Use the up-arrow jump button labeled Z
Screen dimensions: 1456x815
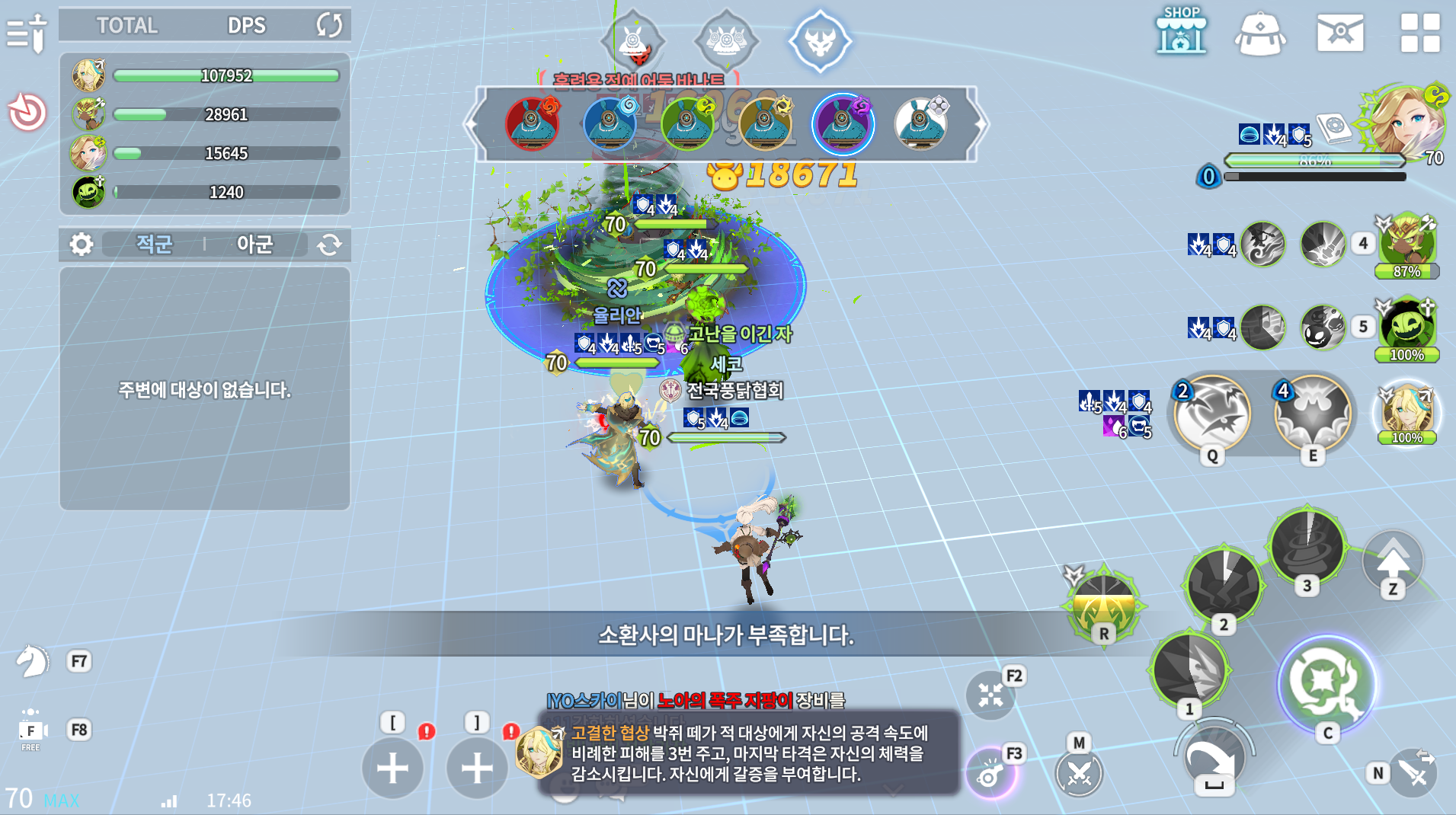[x=1393, y=562]
